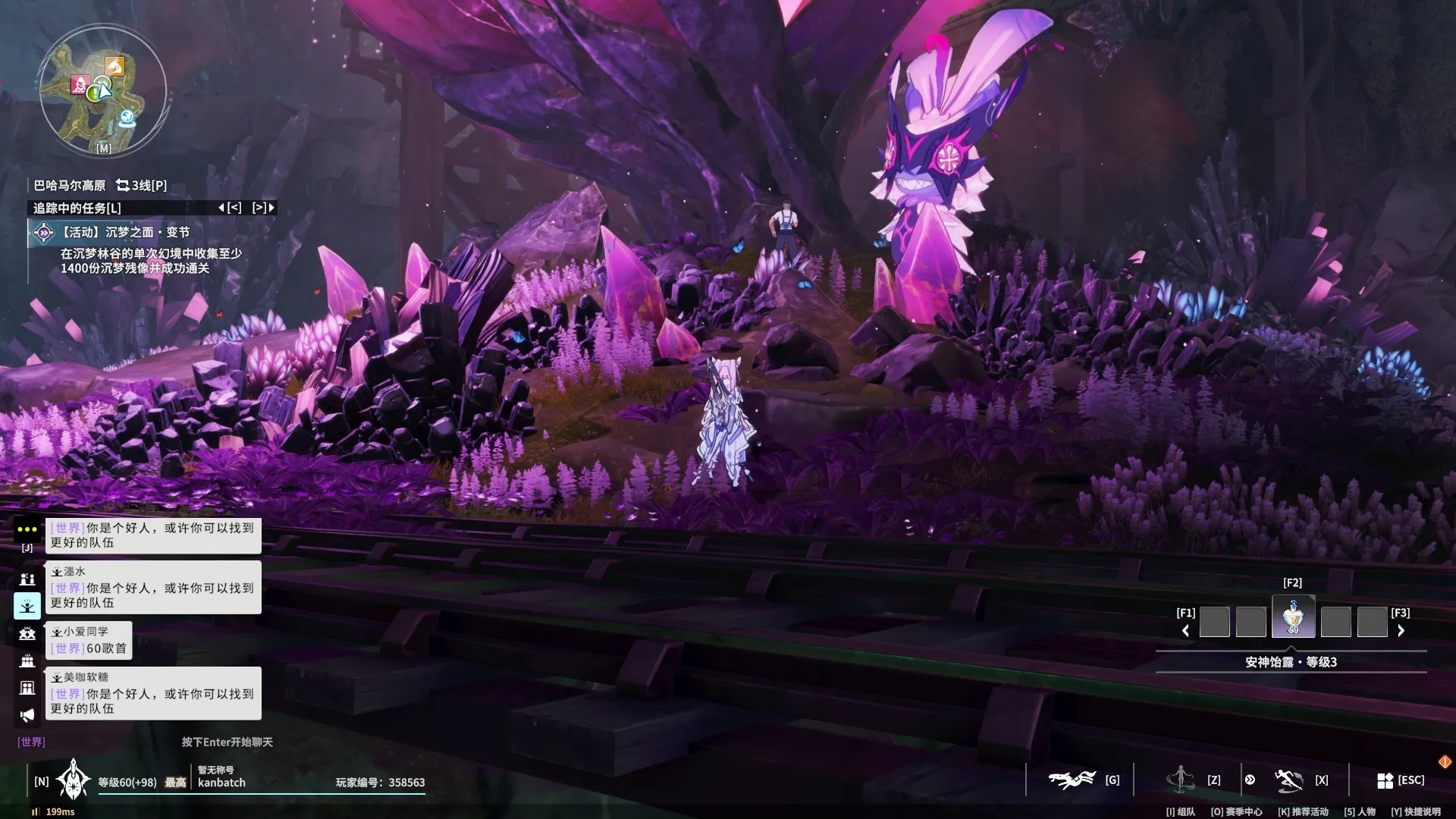The width and height of the screenshot is (1456, 819).
Task: Open the circular minimap
Action: [102, 89]
